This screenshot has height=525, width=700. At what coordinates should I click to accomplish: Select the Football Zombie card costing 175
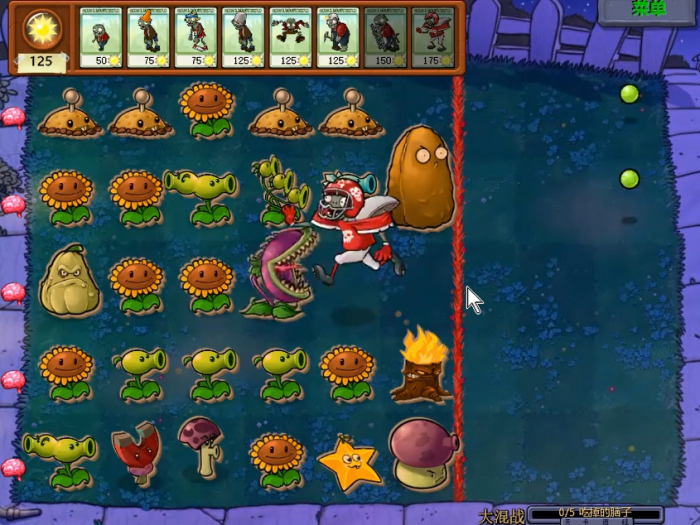432,38
